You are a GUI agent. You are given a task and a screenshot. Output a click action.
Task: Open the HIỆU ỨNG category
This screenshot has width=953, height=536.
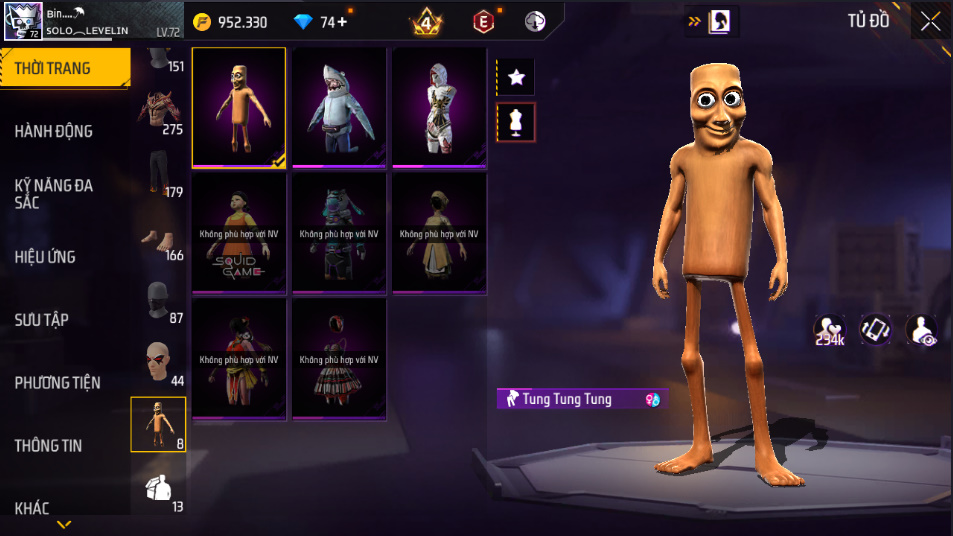45,257
